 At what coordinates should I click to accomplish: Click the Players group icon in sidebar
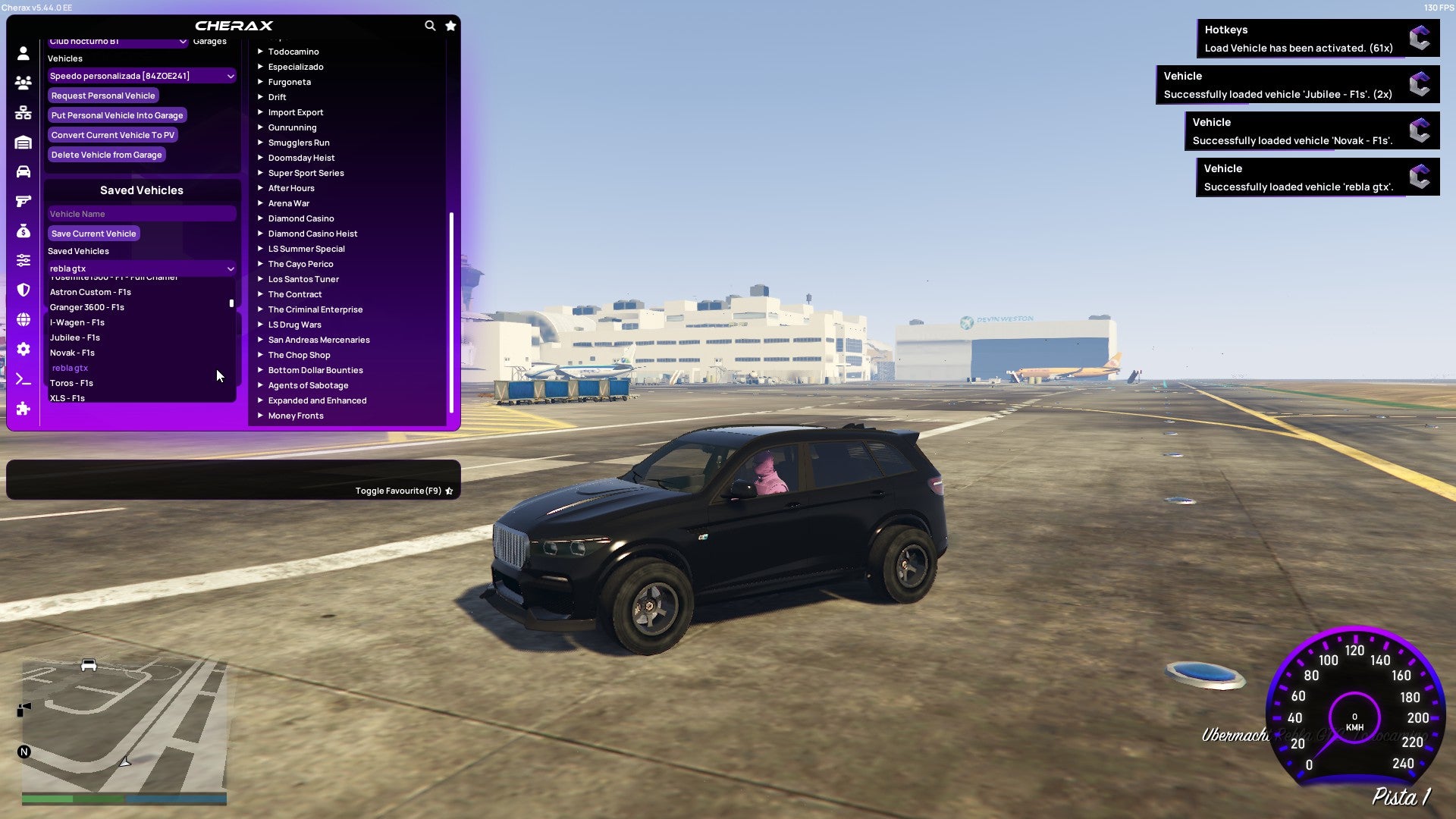pyautogui.click(x=23, y=83)
